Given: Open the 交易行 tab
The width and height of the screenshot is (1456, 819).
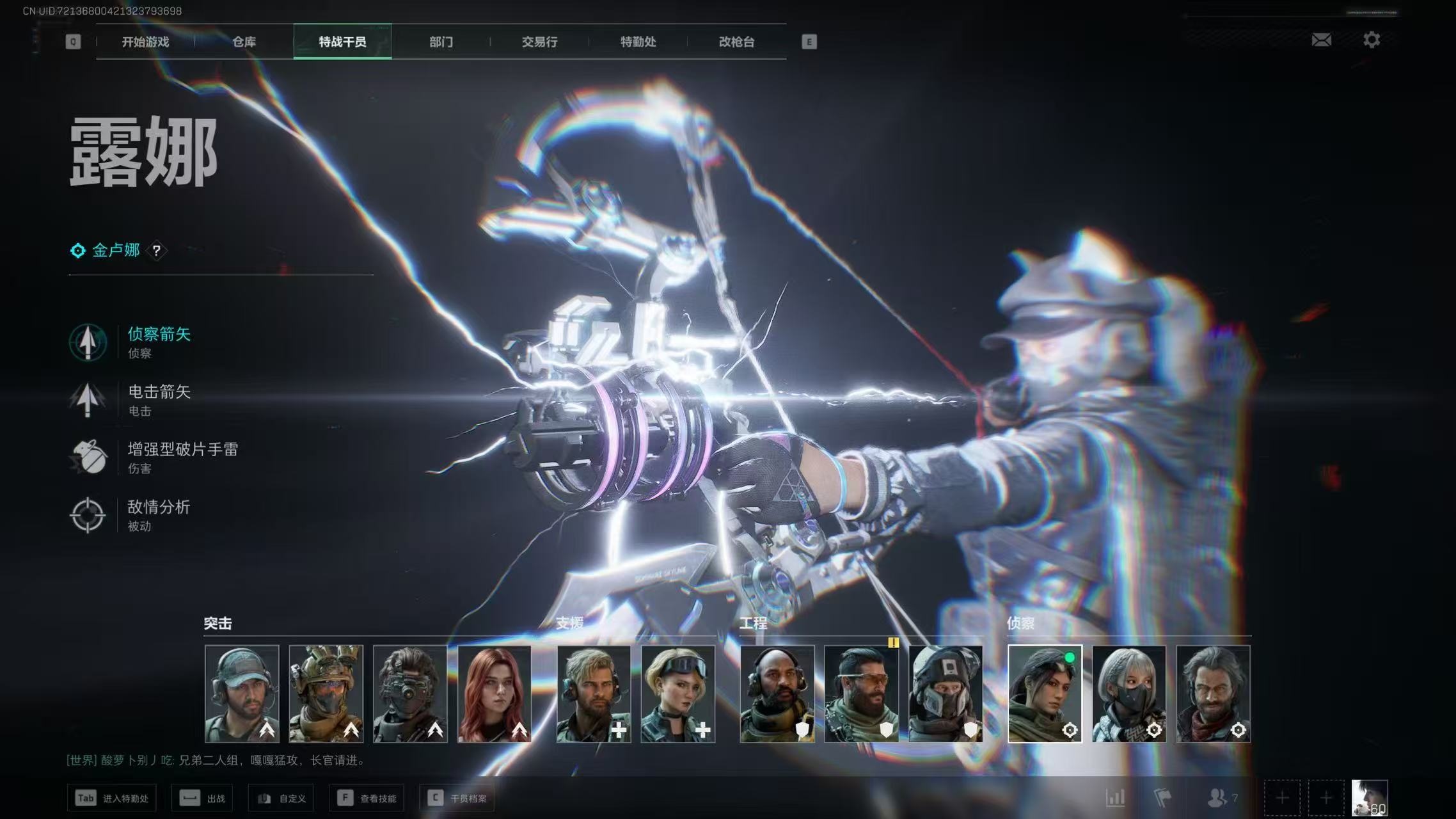Looking at the screenshot, I should click(539, 42).
